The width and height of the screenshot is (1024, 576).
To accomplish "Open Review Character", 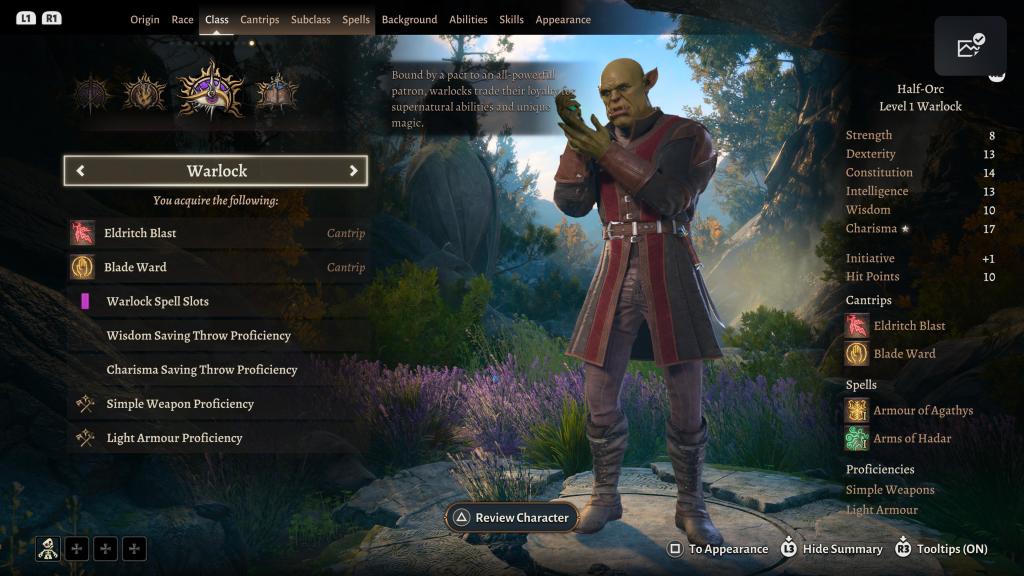I will pyautogui.click(x=511, y=517).
